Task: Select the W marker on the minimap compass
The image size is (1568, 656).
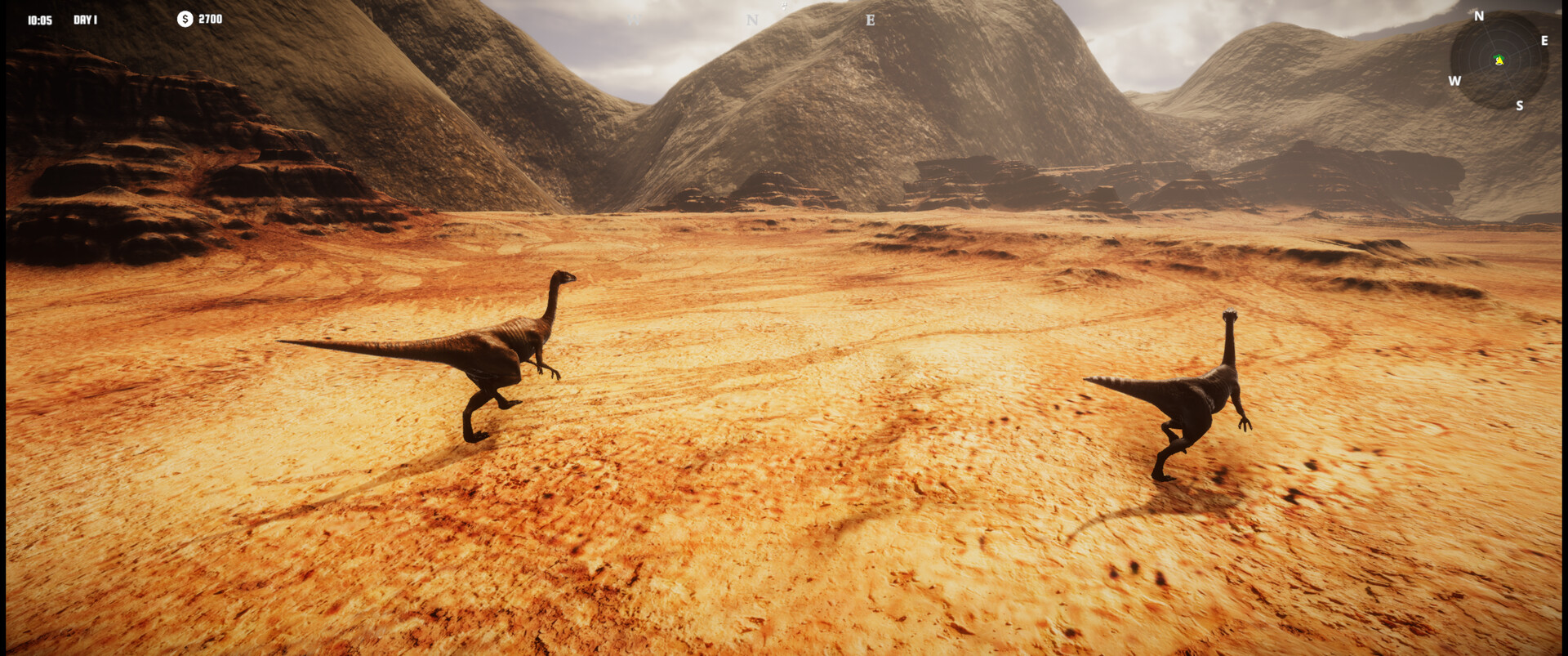Action: 1454,81
